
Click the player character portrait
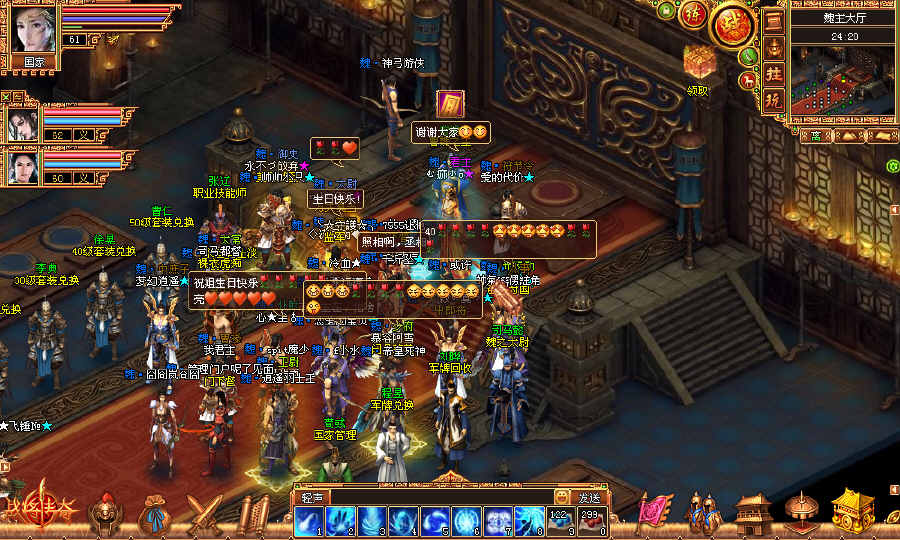point(34,26)
